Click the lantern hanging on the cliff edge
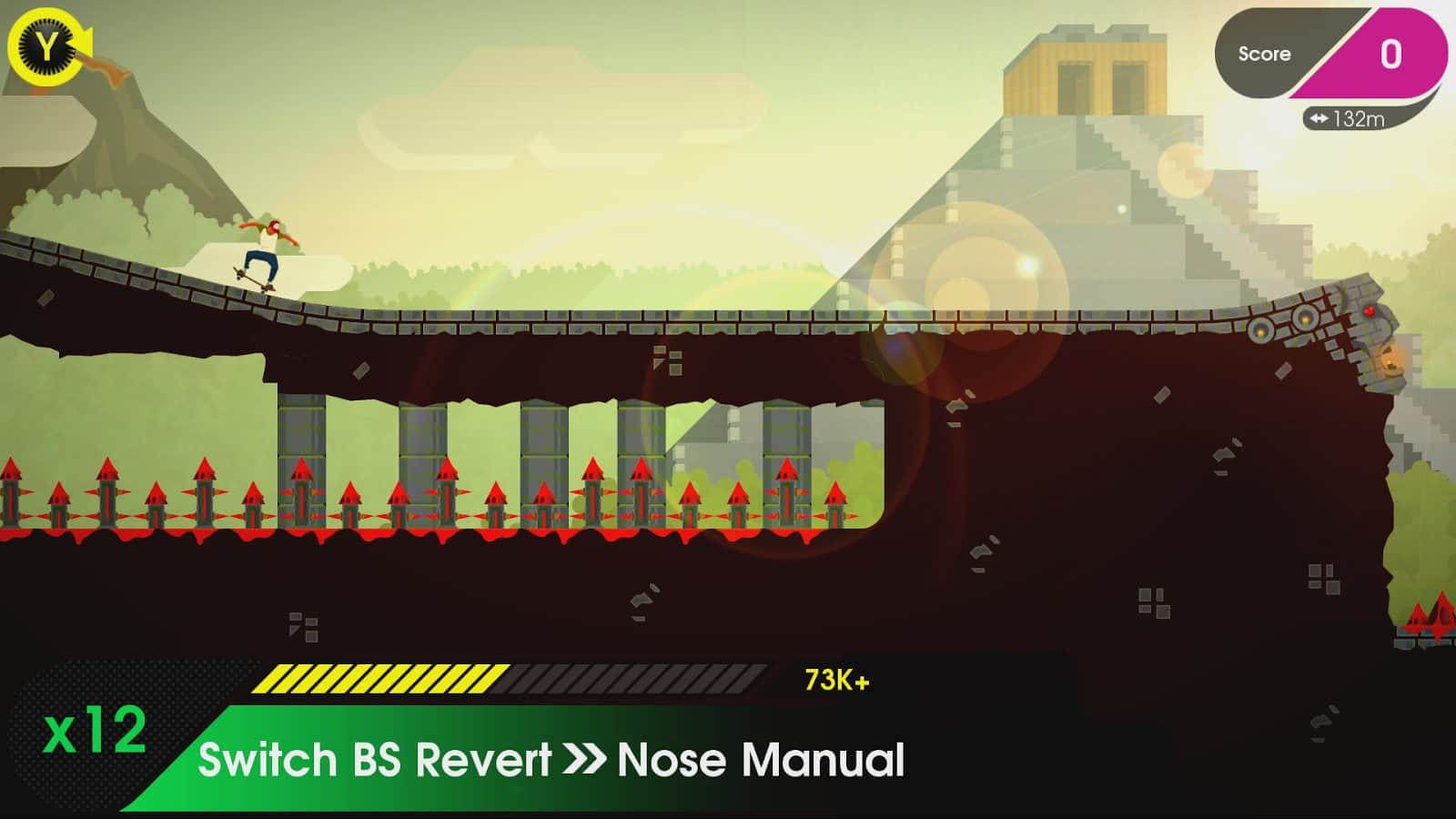 (x=1390, y=364)
